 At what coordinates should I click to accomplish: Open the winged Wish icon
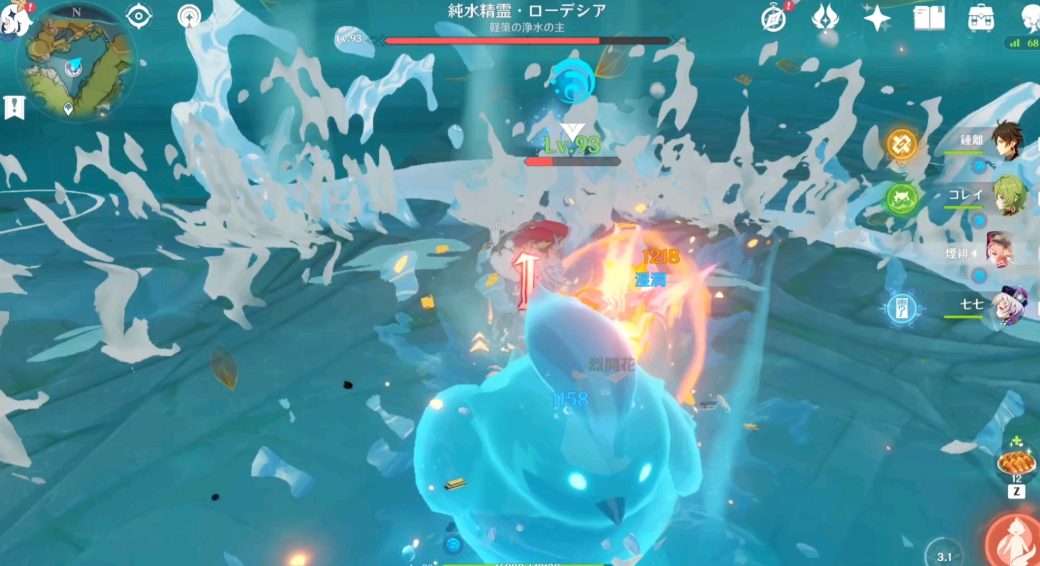(825, 17)
